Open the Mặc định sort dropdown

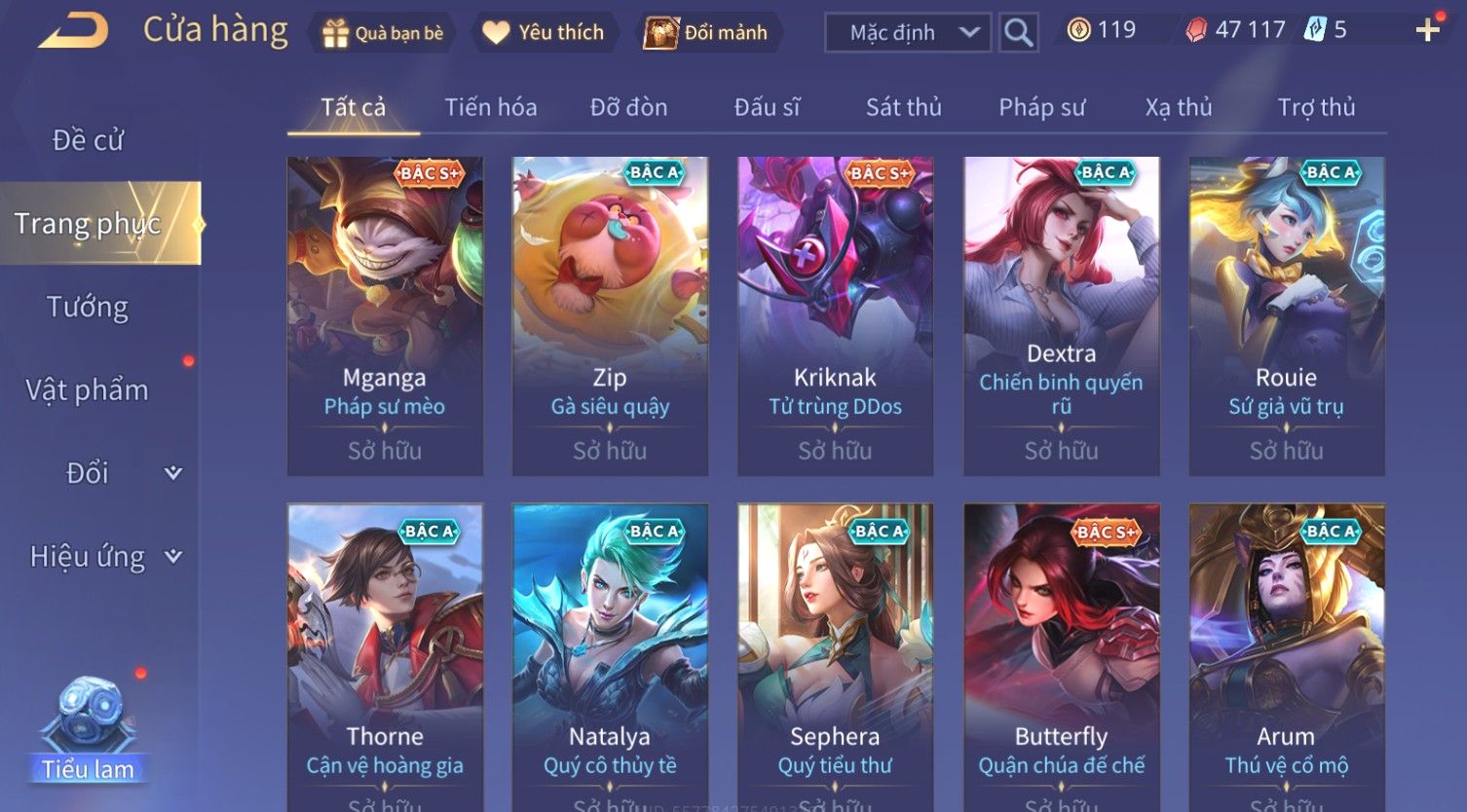907,33
